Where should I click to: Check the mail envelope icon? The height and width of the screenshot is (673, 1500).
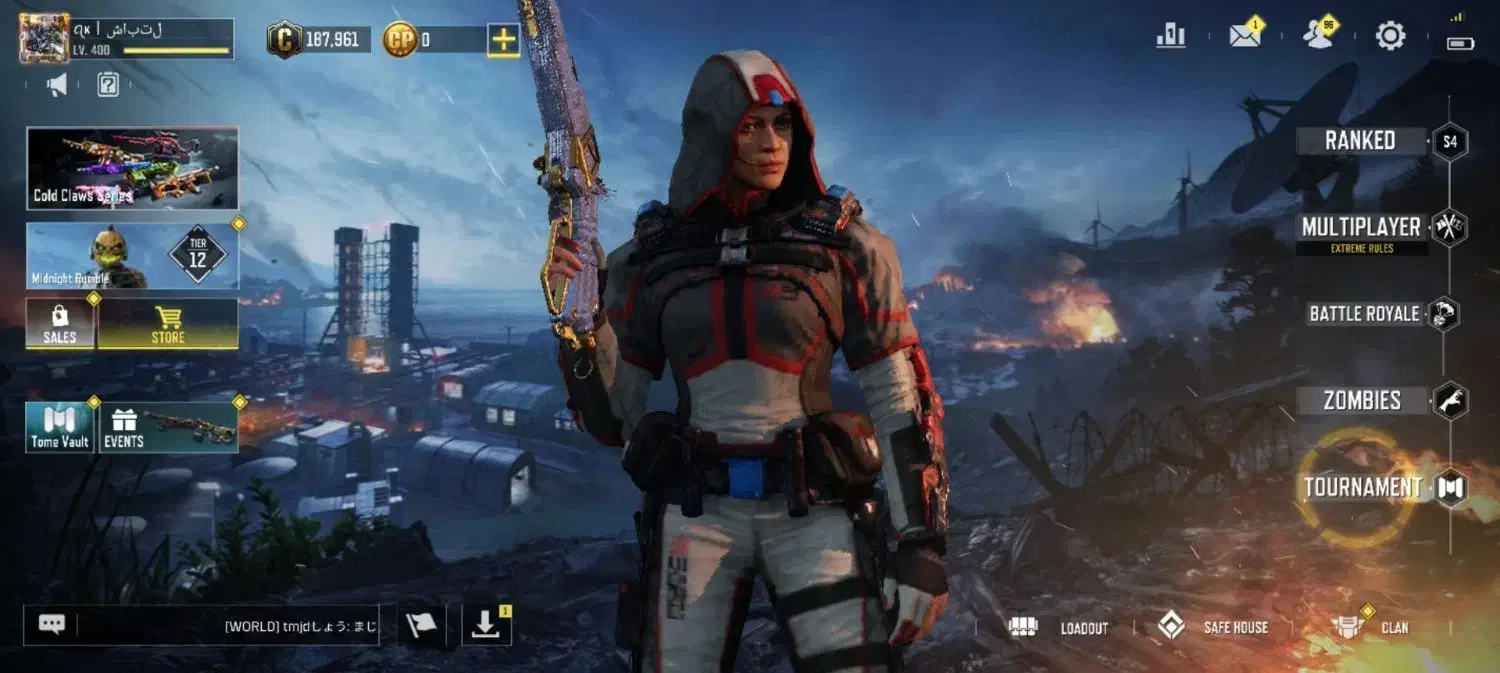[x=1244, y=36]
